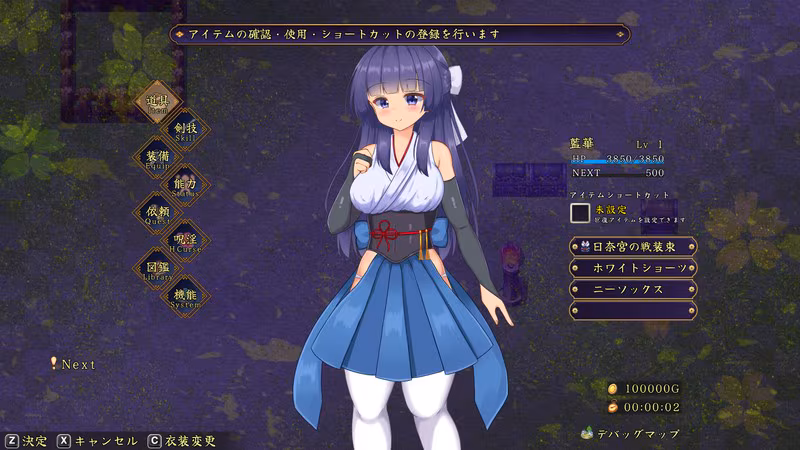Select the 機能 System menu
This screenshot has width=800, height=450.
tap(185, 295)
